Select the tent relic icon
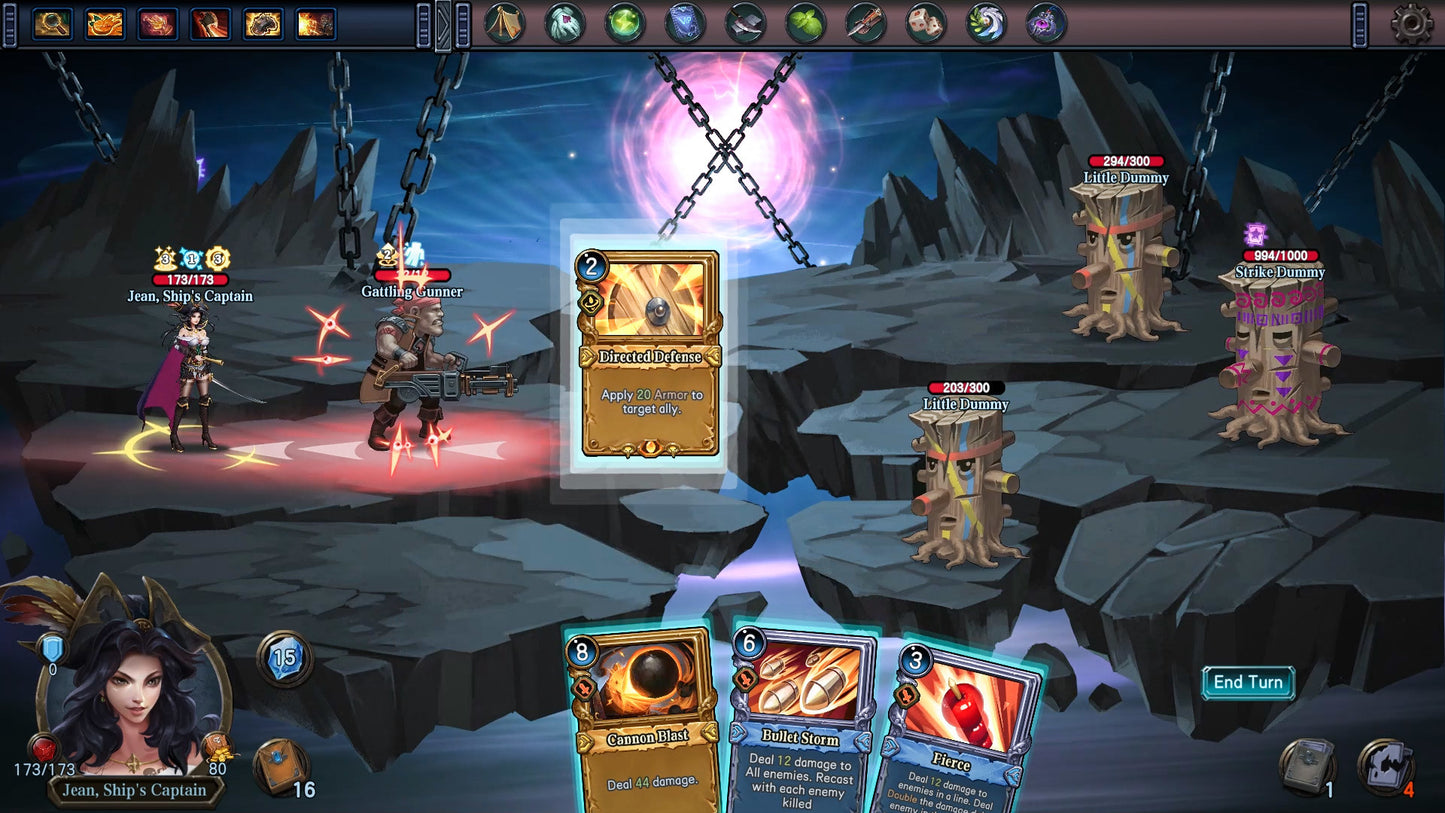The image size is (1445, 813). (x=505, y=23)
